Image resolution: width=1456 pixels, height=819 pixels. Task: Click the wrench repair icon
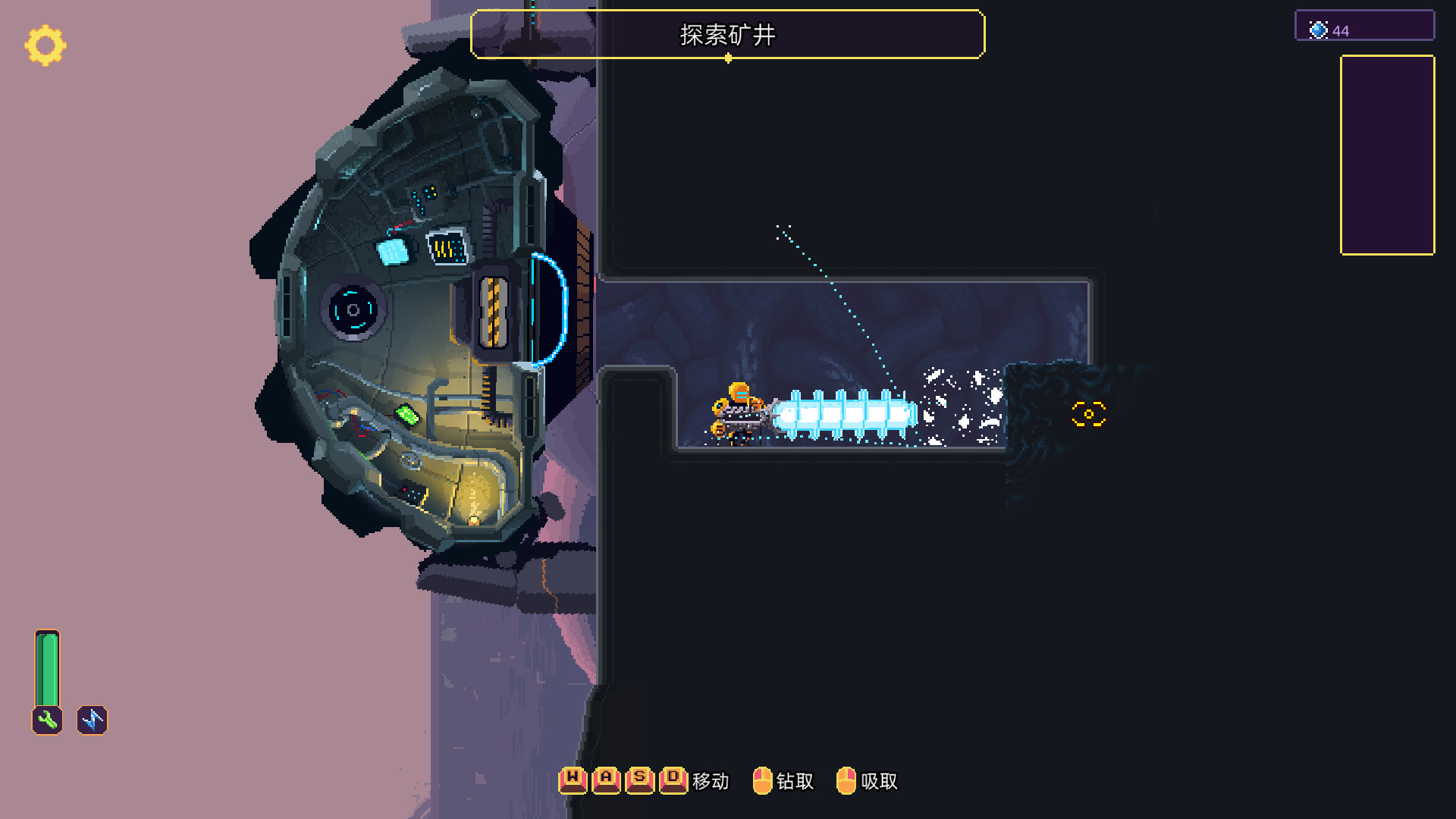pyautogui.click(x=47, y=720)
